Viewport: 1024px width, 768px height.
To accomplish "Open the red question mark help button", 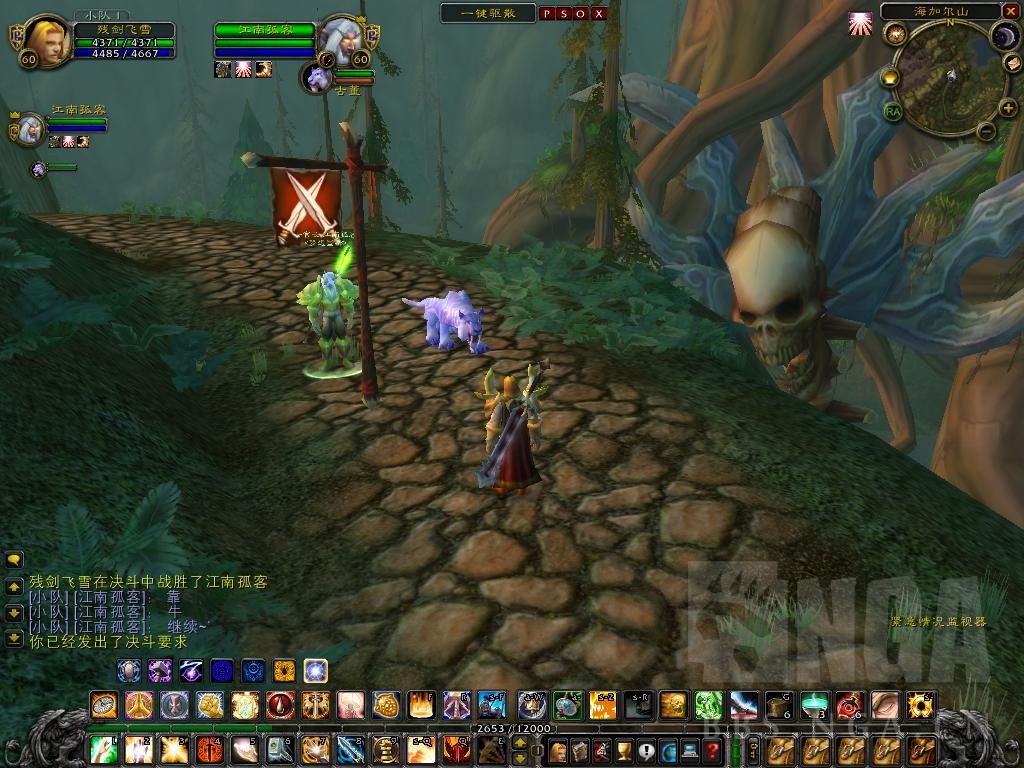I will click(712, 750).
